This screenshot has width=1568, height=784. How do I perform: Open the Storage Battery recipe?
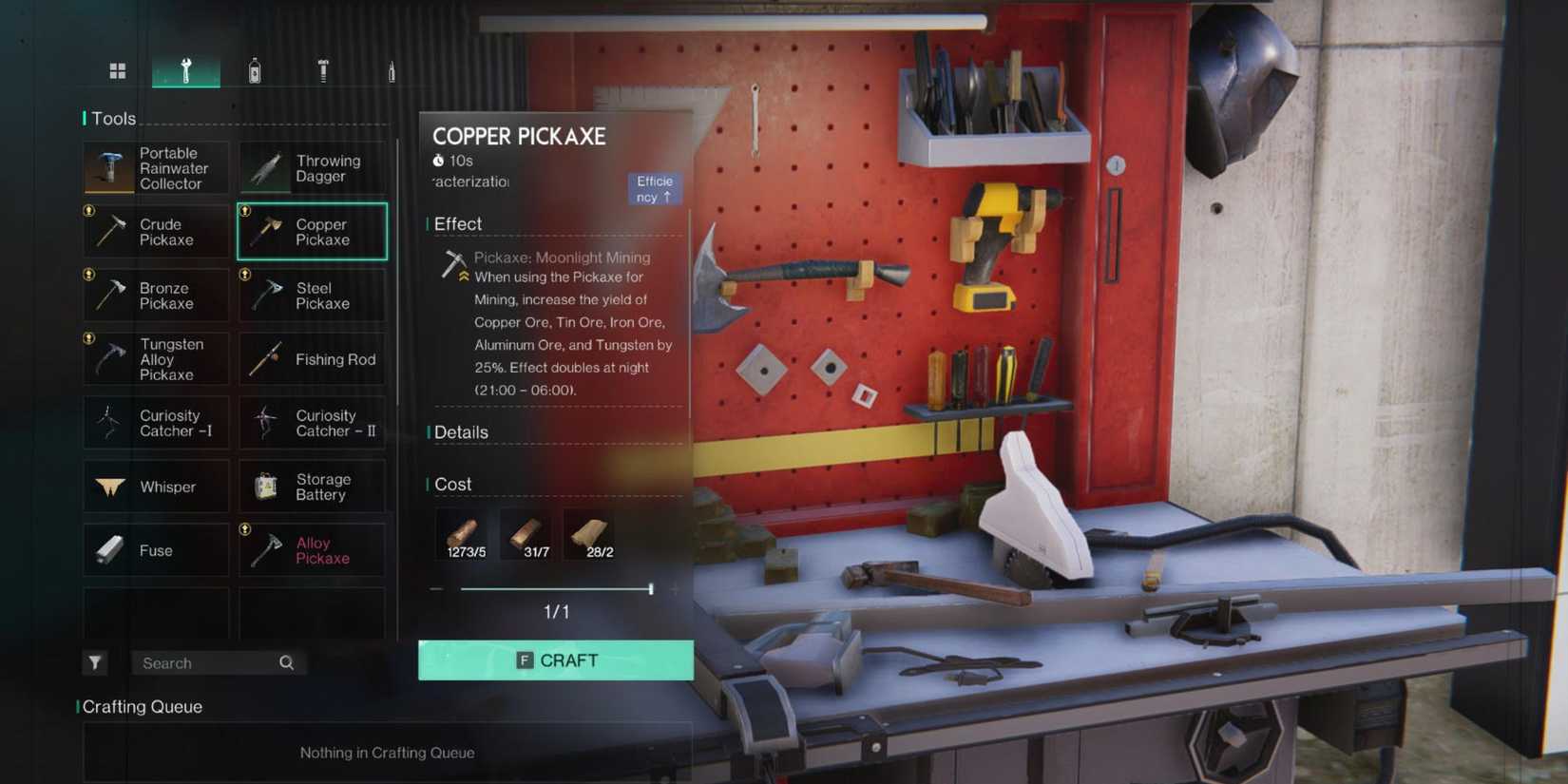coord(312,487)
